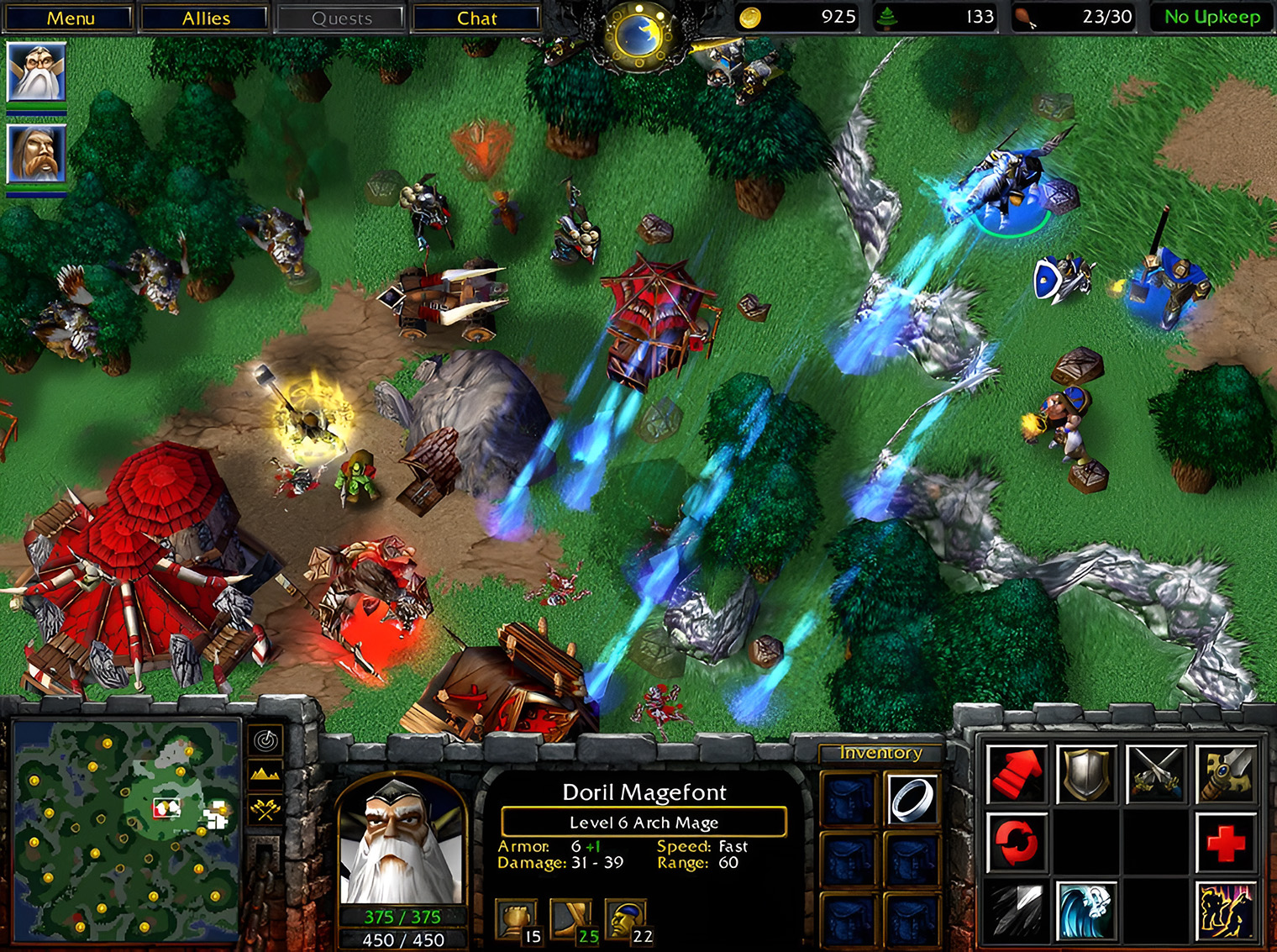
Task: Toggle minimap terrain display
Action: coord(266,774)
